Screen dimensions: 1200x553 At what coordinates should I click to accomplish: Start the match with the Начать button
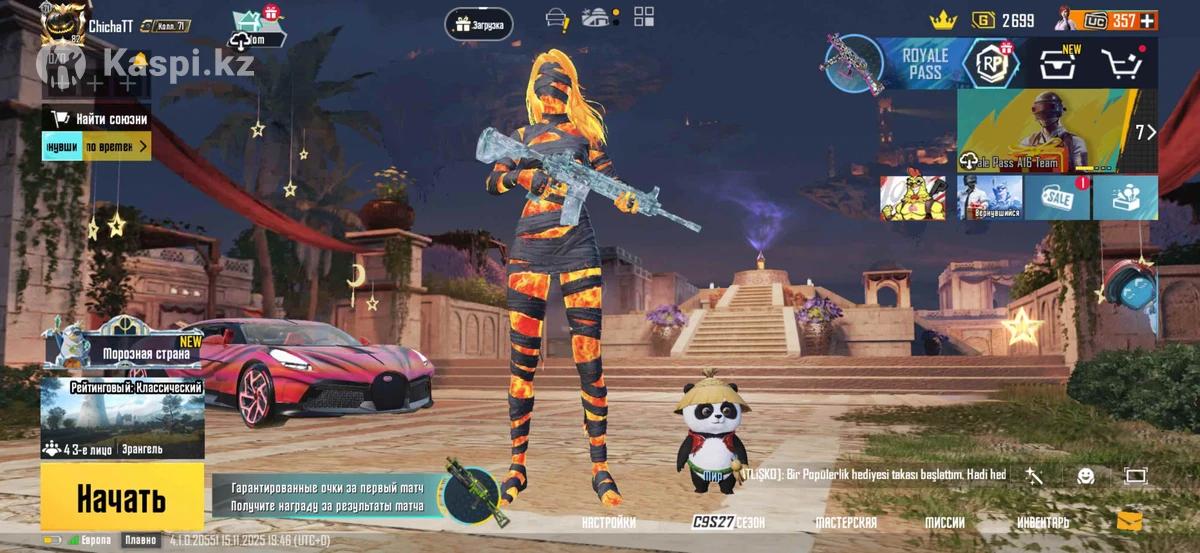click(x=122, y=497)
